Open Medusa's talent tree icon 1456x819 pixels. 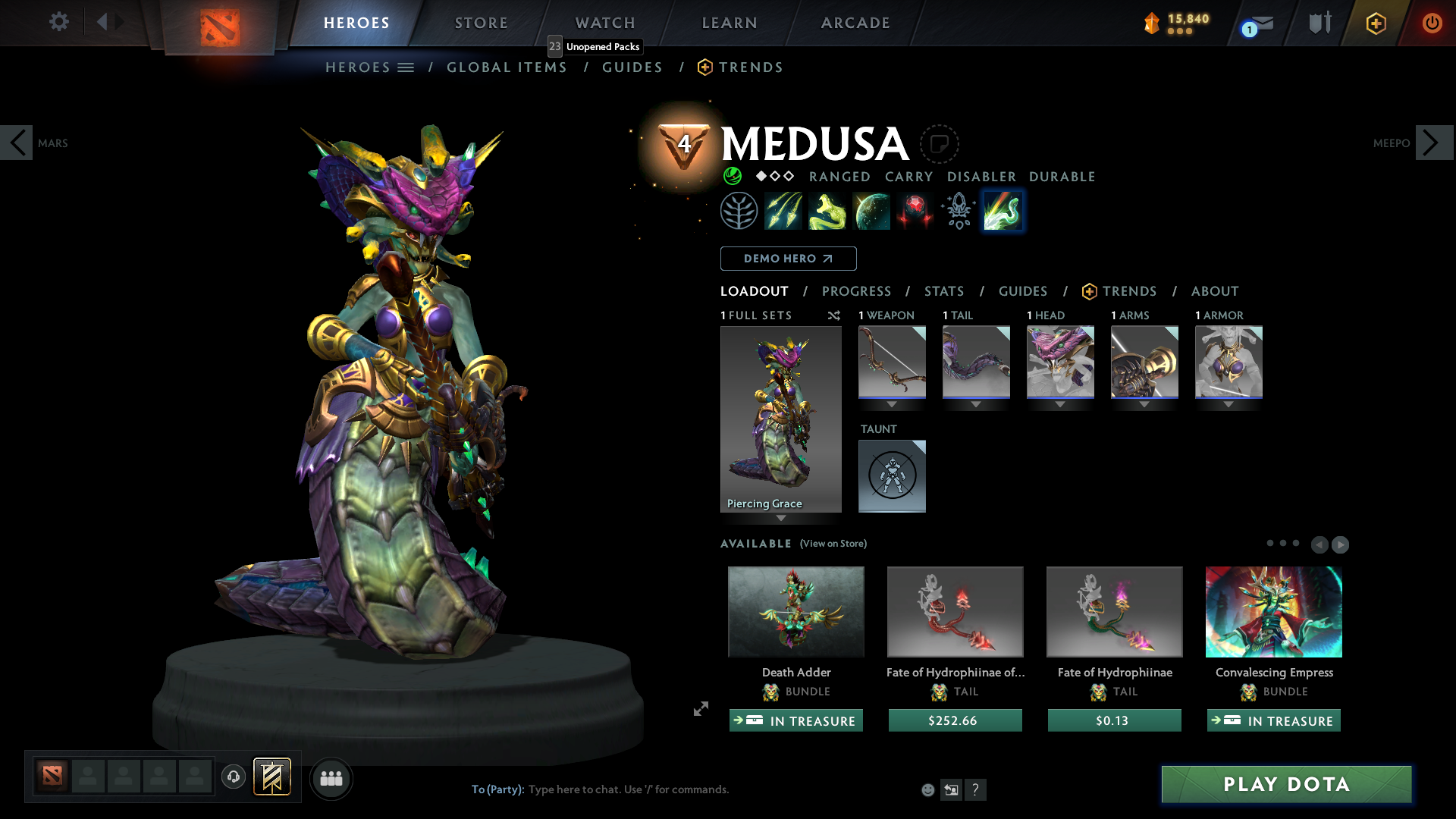tap(739, 211)
